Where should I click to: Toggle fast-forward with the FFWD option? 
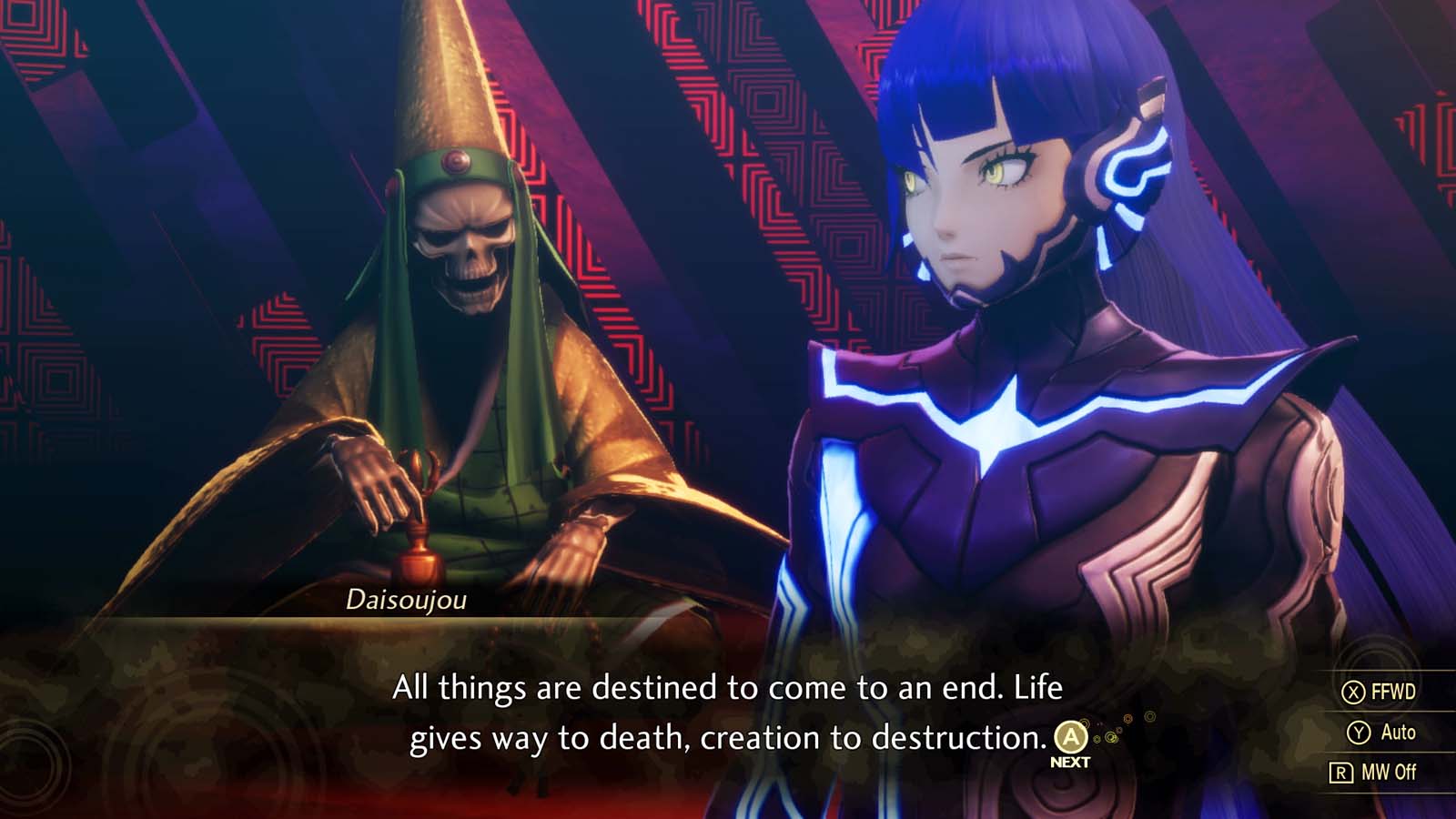(x=1393, y=693)
